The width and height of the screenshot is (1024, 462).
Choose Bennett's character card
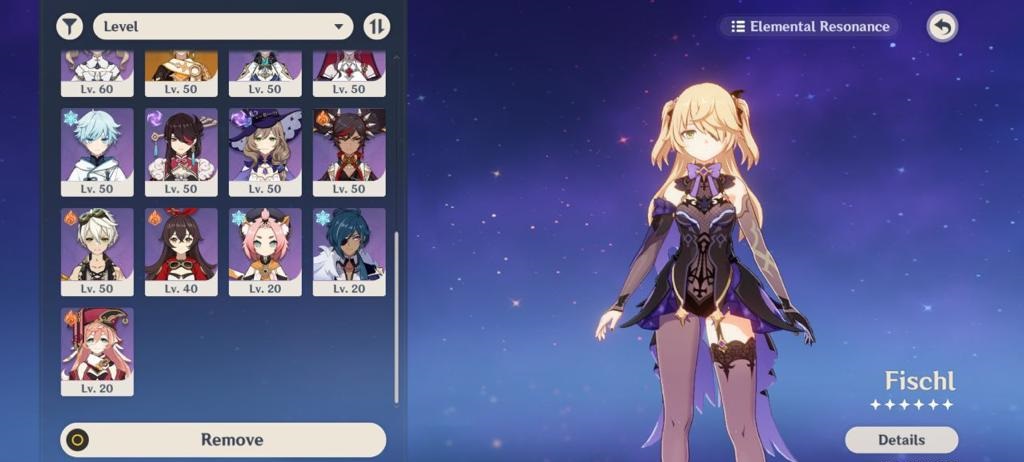97,251
